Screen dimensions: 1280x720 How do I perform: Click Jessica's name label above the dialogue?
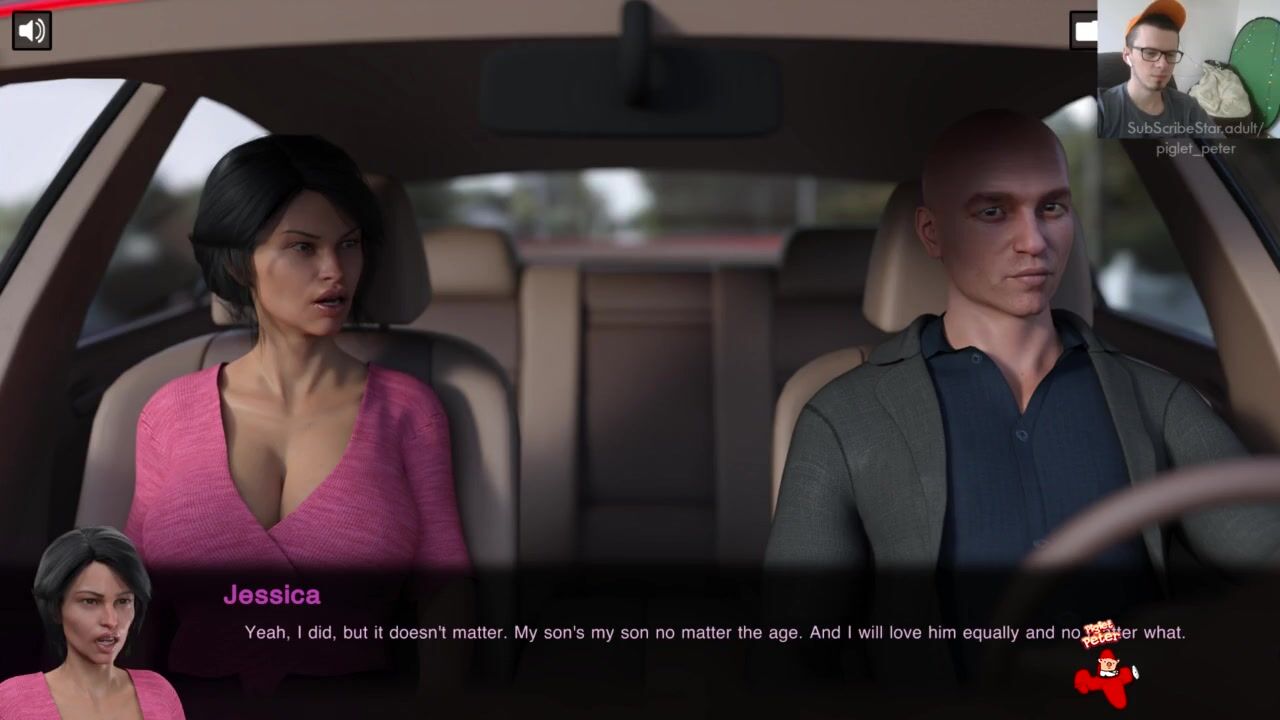[271, 595]
